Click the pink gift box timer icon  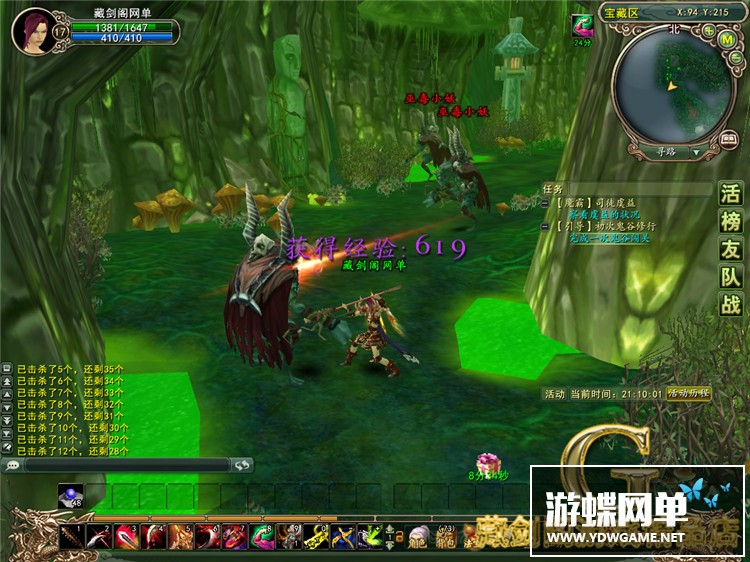(x=487, y=463)
